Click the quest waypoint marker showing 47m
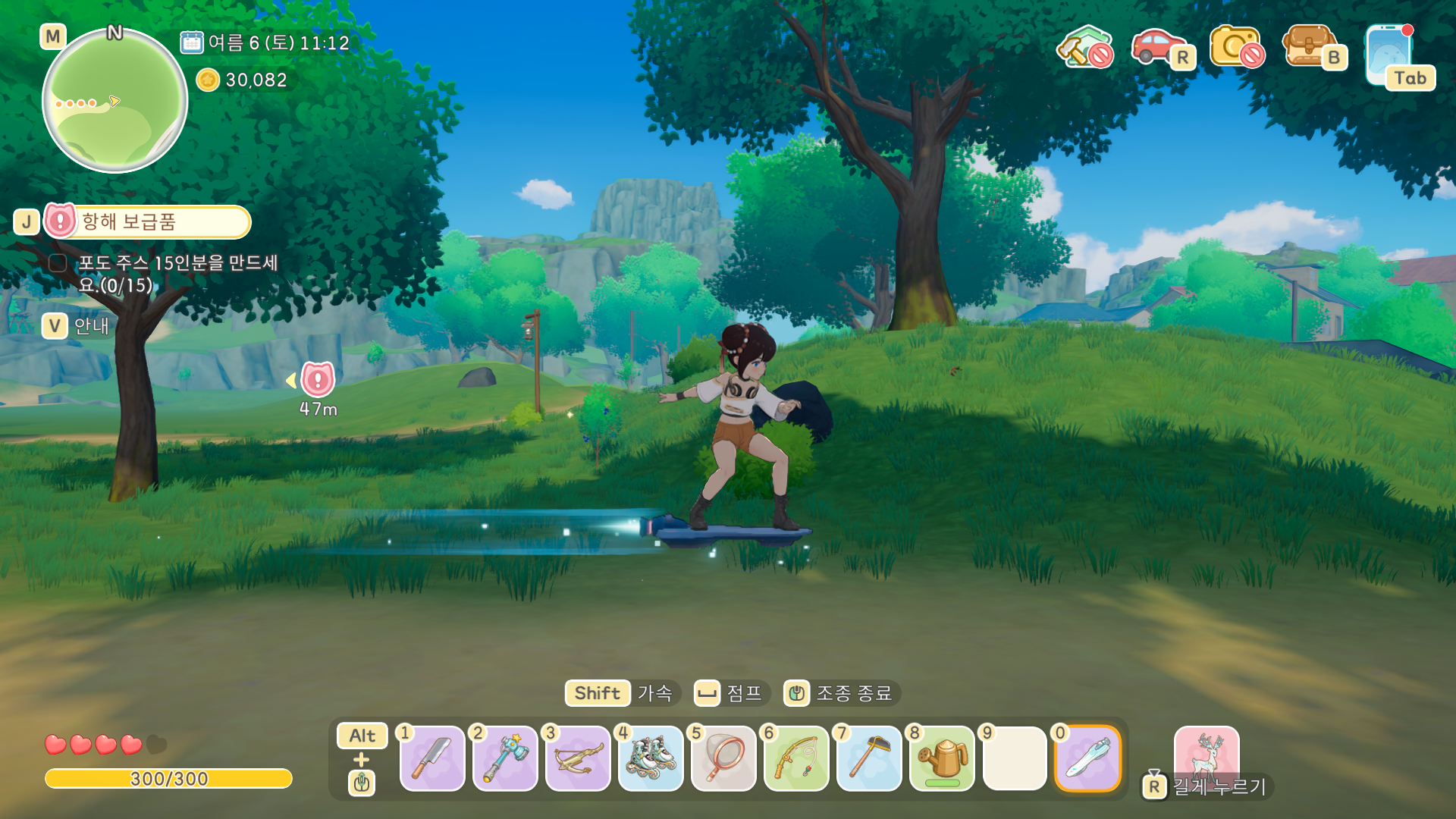Viewport: 1456px width, 819px height. [x=318, y=380]
